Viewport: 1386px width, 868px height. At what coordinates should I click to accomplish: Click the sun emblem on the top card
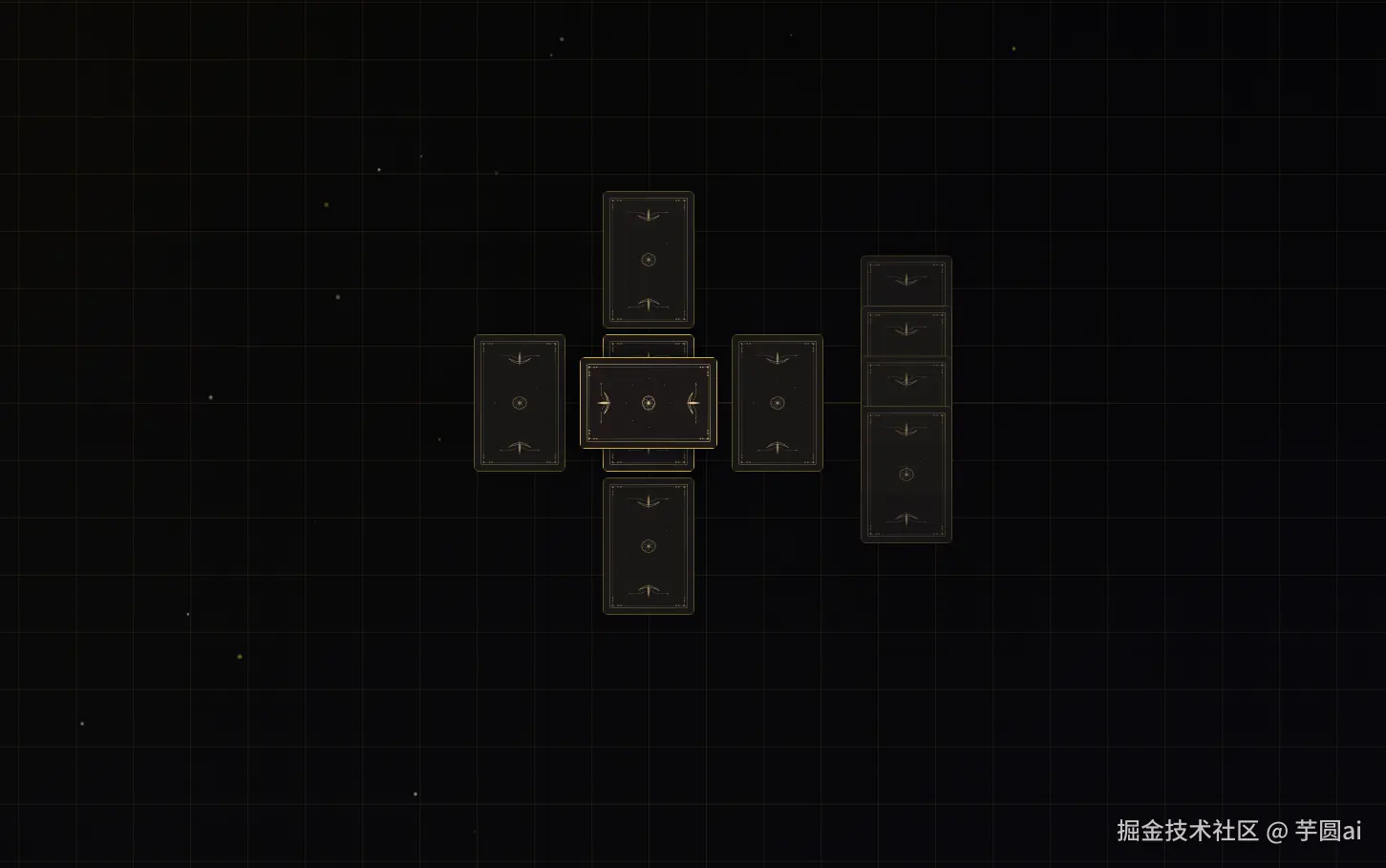649,259
